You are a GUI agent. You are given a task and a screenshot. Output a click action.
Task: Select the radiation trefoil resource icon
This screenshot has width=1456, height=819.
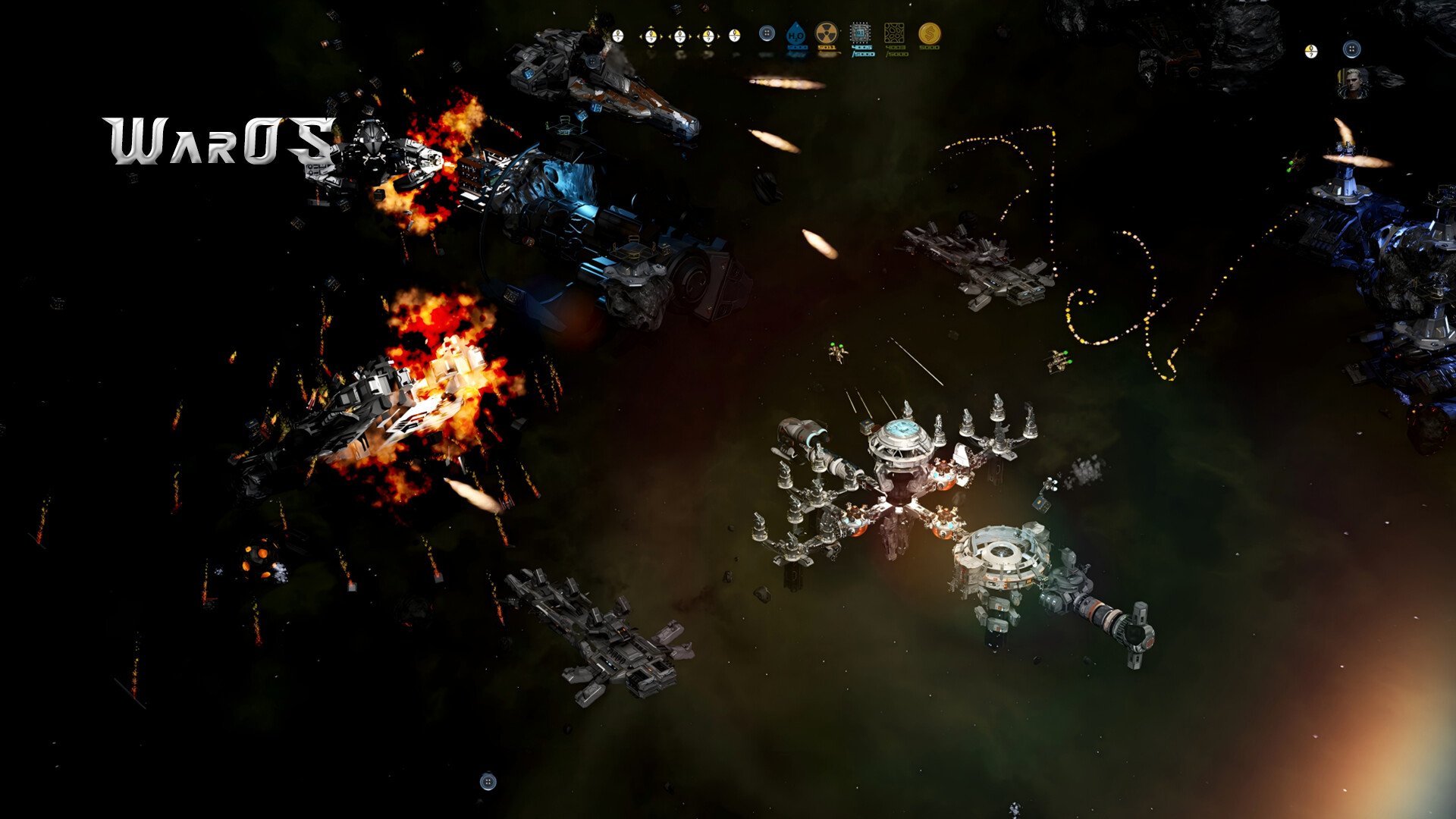click(x=826, y=33)
